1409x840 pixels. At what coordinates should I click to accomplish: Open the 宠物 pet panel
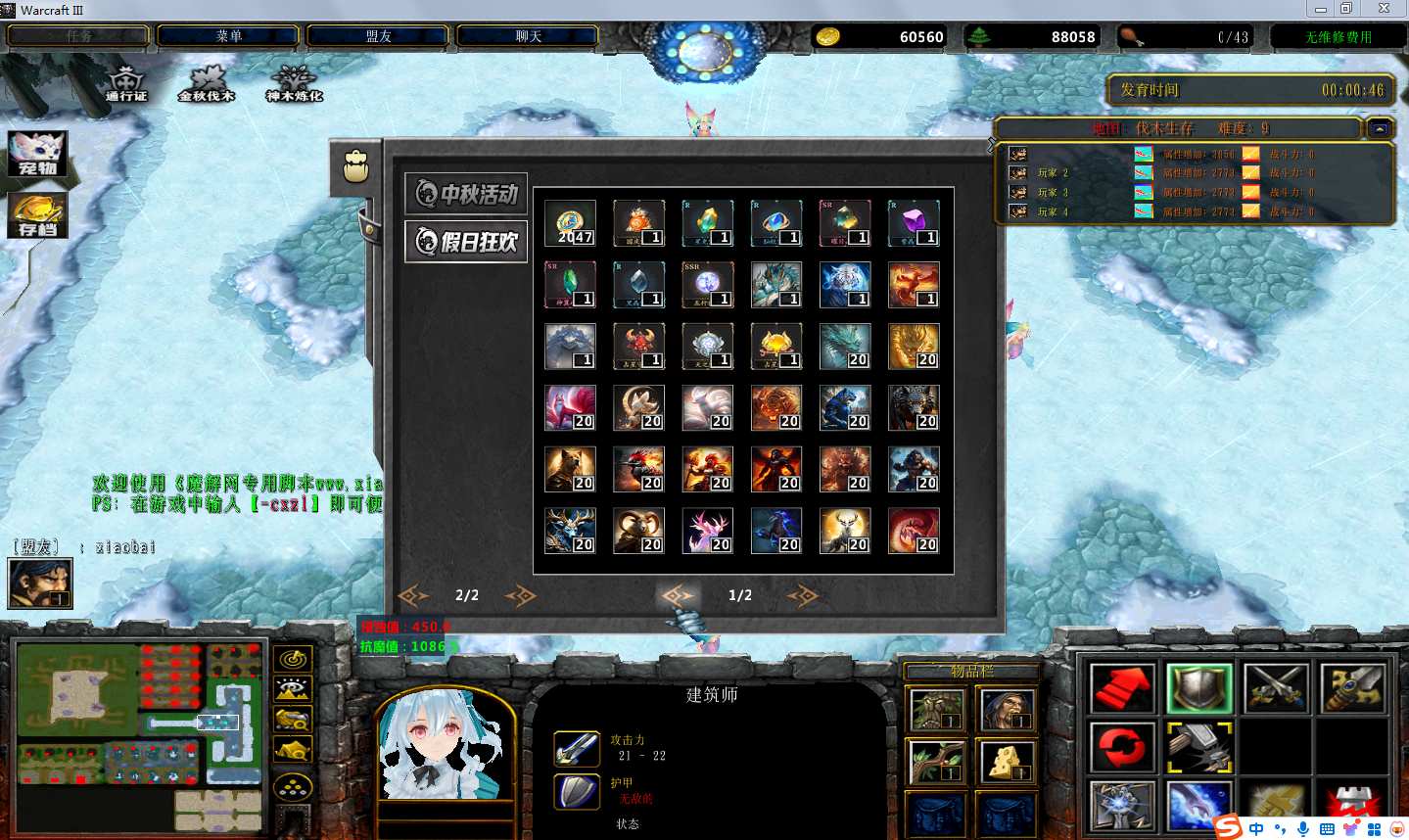click(38, 154)
